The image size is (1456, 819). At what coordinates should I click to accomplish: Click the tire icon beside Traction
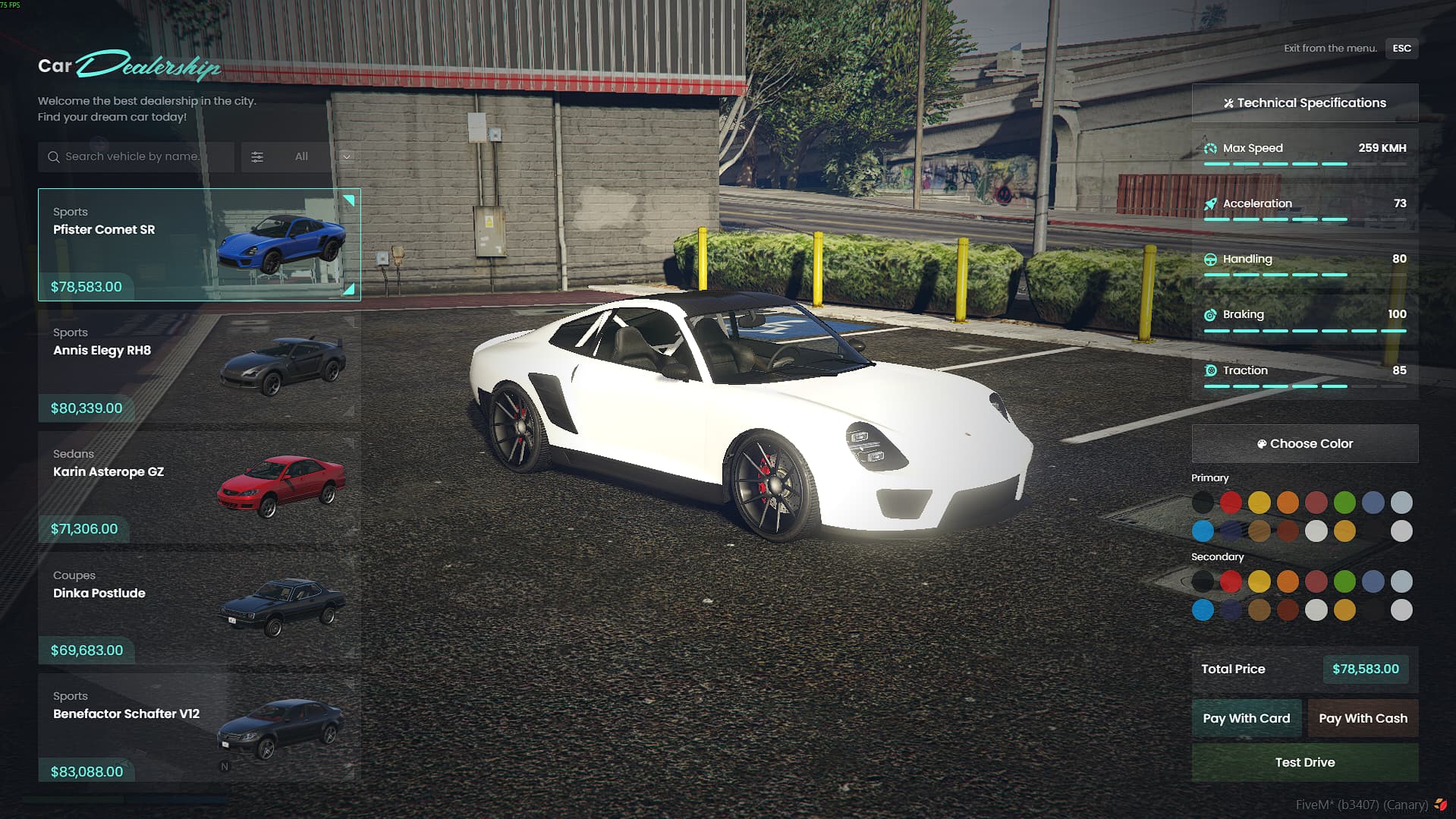(x=1209, y=370)
